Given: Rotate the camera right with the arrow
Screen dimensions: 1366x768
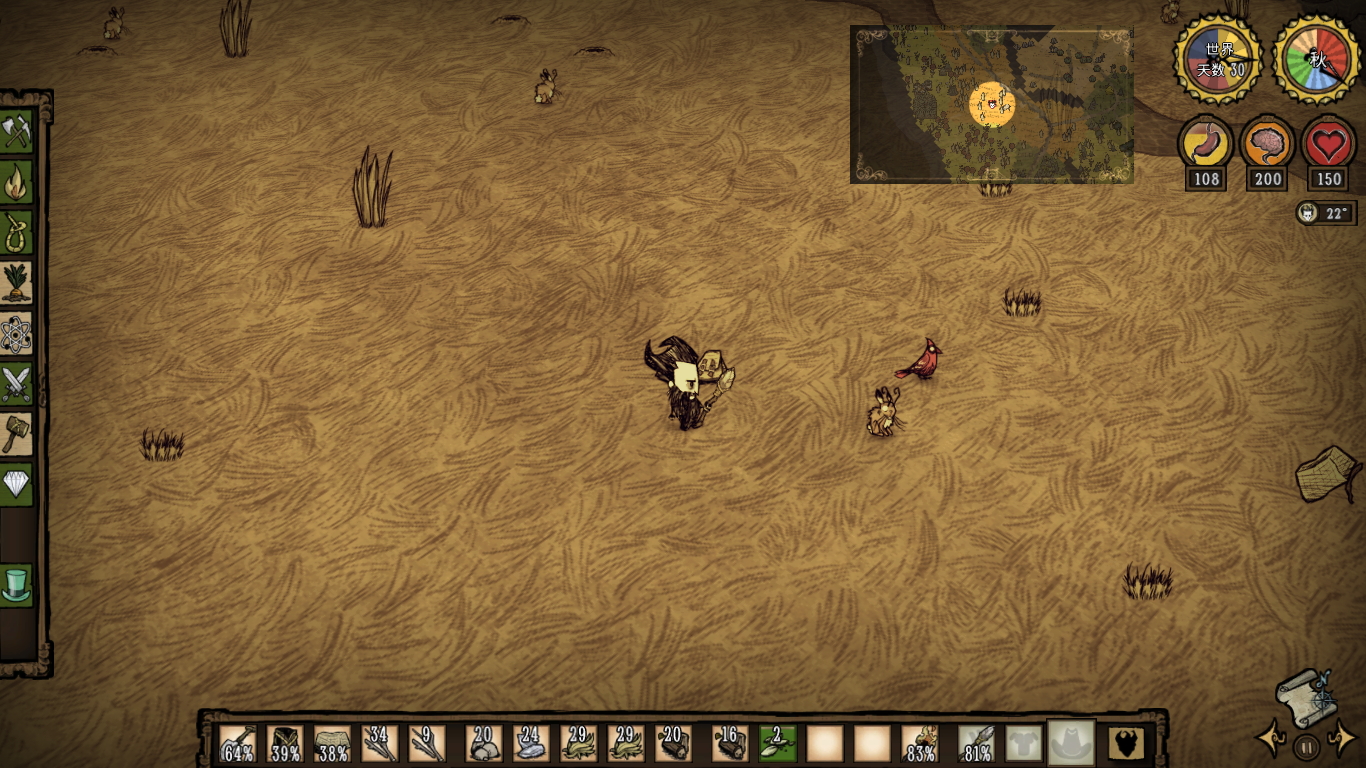Looking at the screenshot, I should point(1341,739).
